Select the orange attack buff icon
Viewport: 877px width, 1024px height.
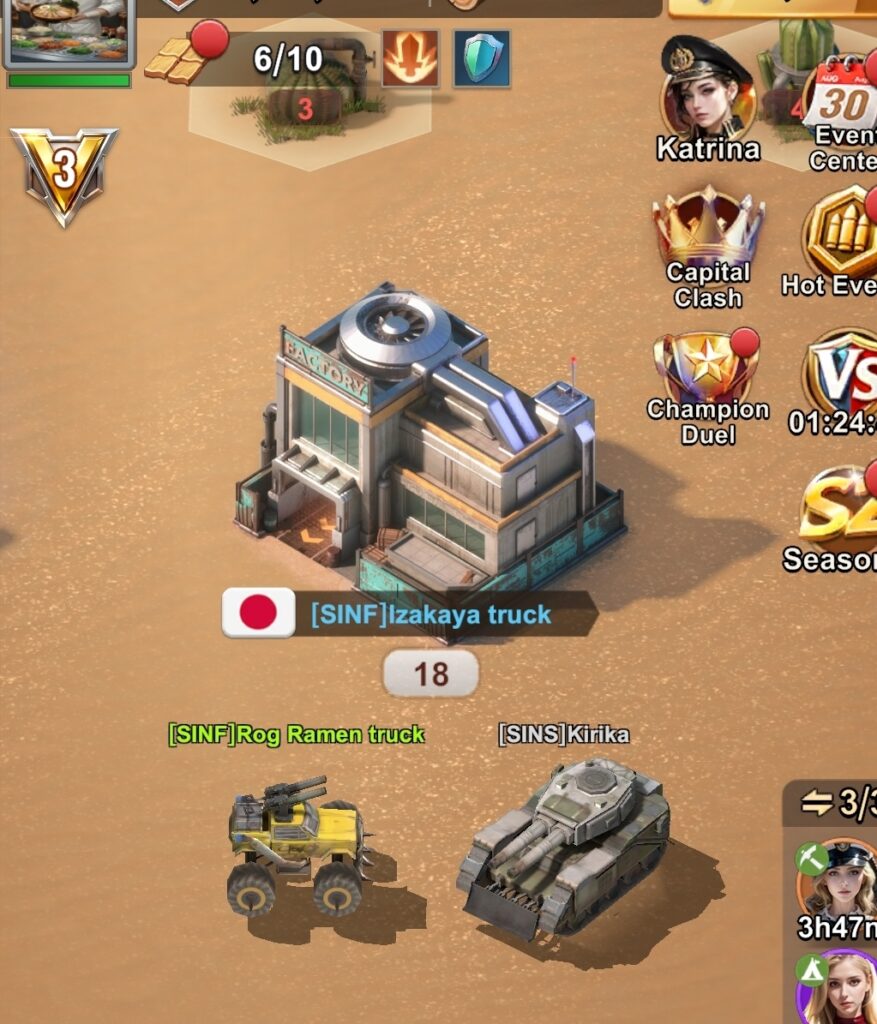tap(410, 58)
